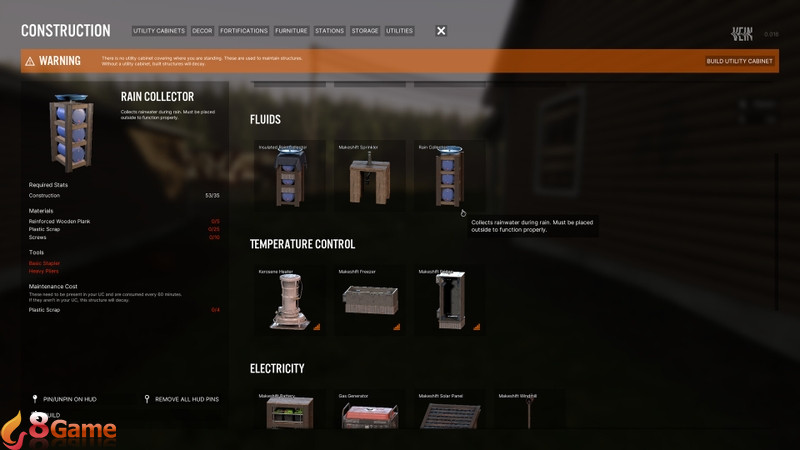Image resolution: width=800 pixels, height=450 pixels.
Task: Switch to the Stations tab
Action: tap(329, 31)
